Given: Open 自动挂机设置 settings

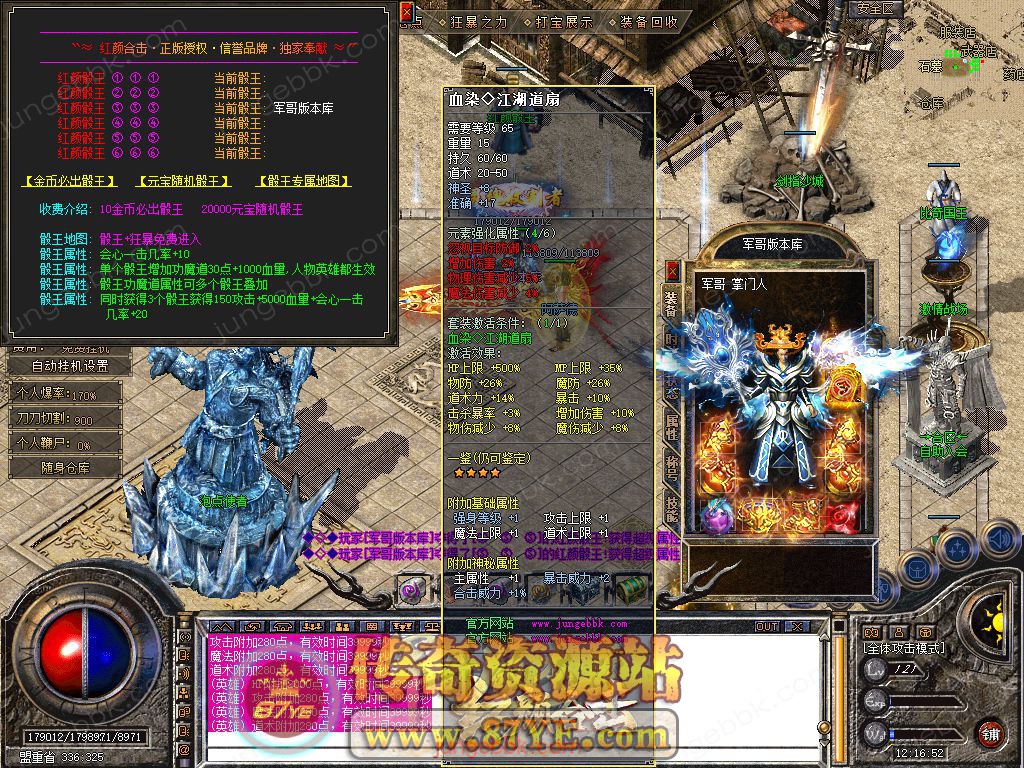Looking at the screenshot, I should click(x=69, y=366).
